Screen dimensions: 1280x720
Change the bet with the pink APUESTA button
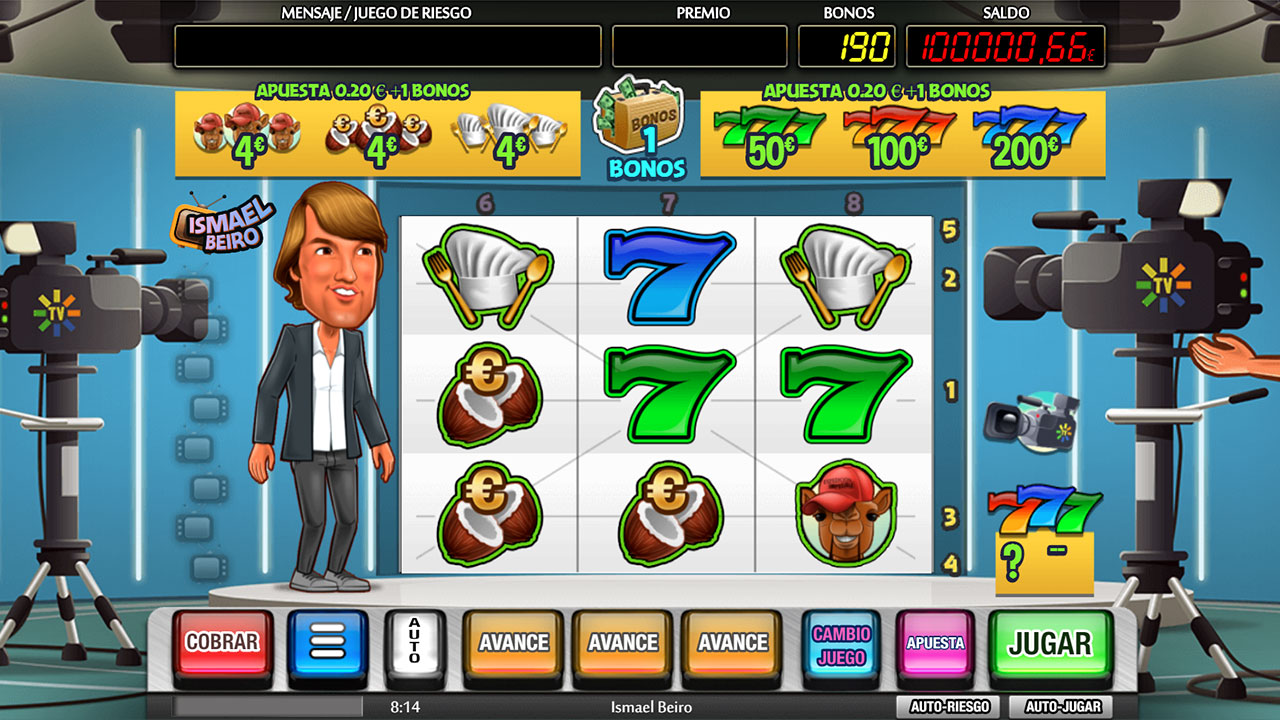tap(935, 643)
